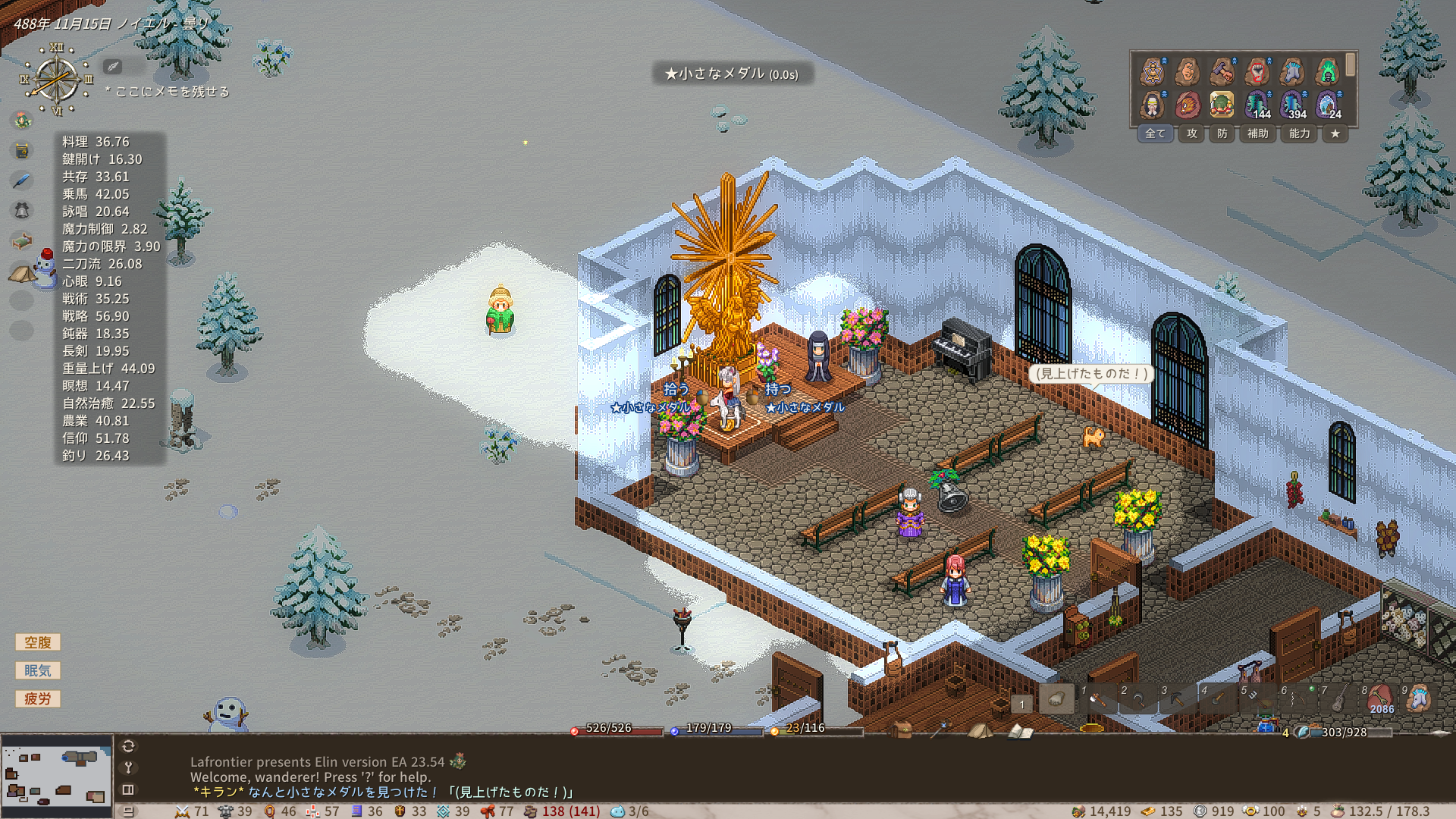Screen dimensions: 1456x819
Task: Select the 攻 attack abilities tab
Action: pos(1192,133)
